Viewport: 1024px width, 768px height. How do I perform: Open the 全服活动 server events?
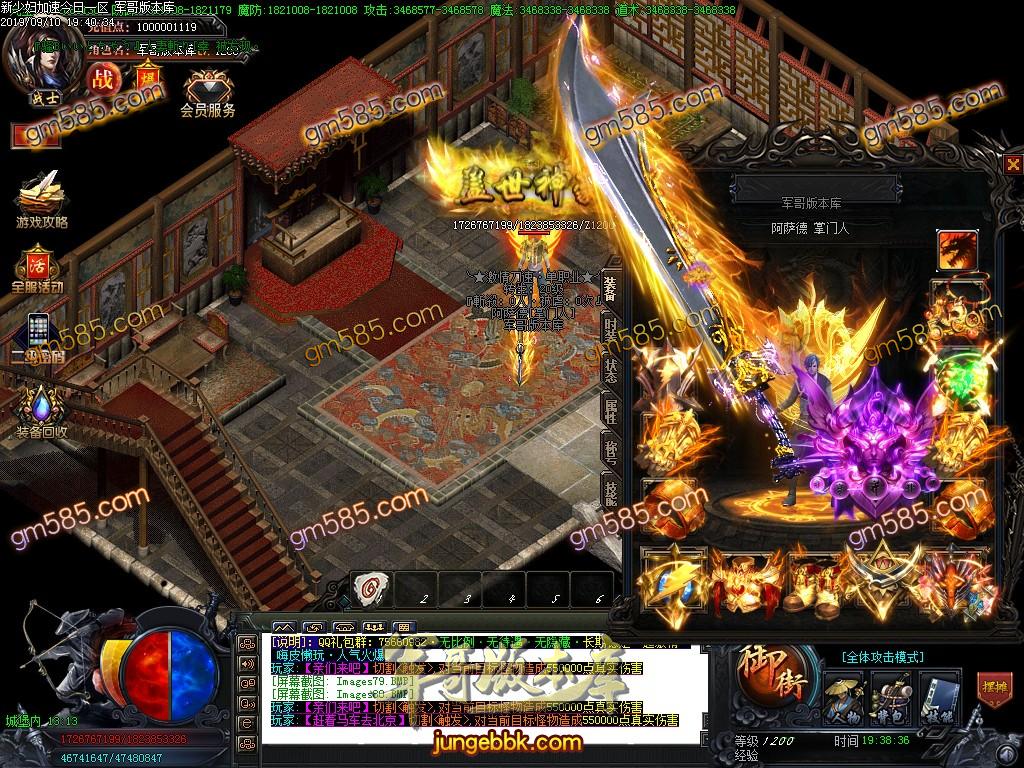38,268
